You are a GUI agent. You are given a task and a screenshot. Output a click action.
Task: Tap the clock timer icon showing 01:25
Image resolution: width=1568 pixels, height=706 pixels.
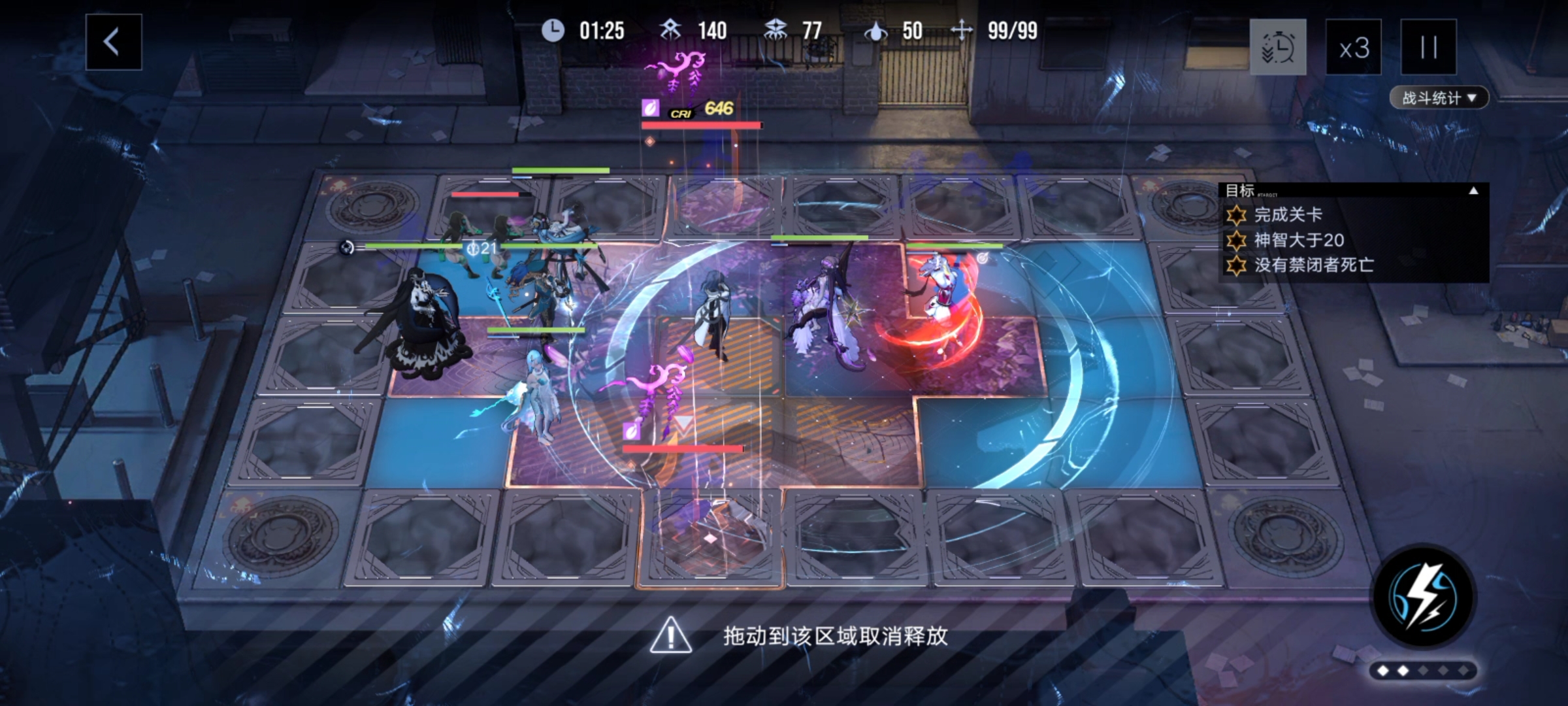tap(552, 31)
